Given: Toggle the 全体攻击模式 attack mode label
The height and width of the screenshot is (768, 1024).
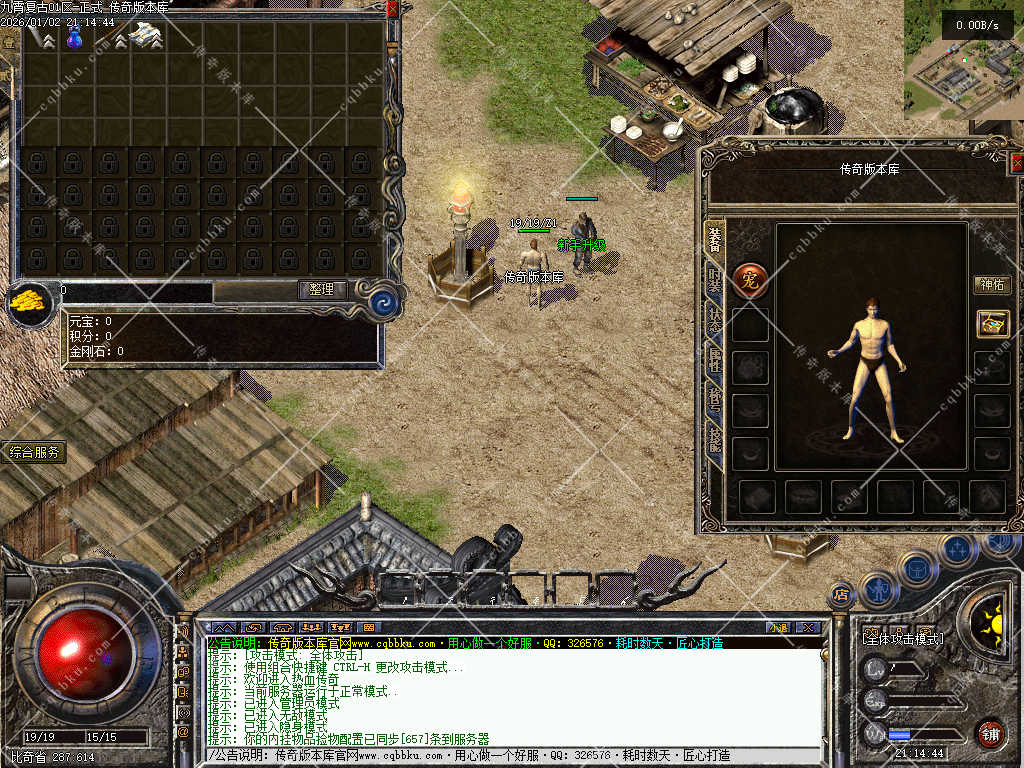Looking at the screenshot, I should click(x=902, y=638).
